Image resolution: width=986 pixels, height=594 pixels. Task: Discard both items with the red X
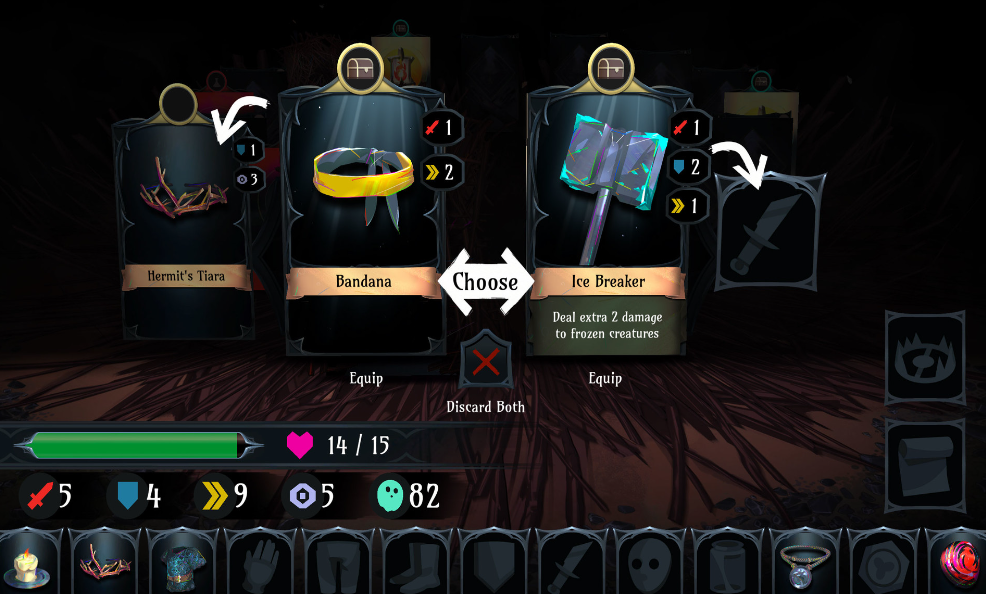(x=485, y=362)
